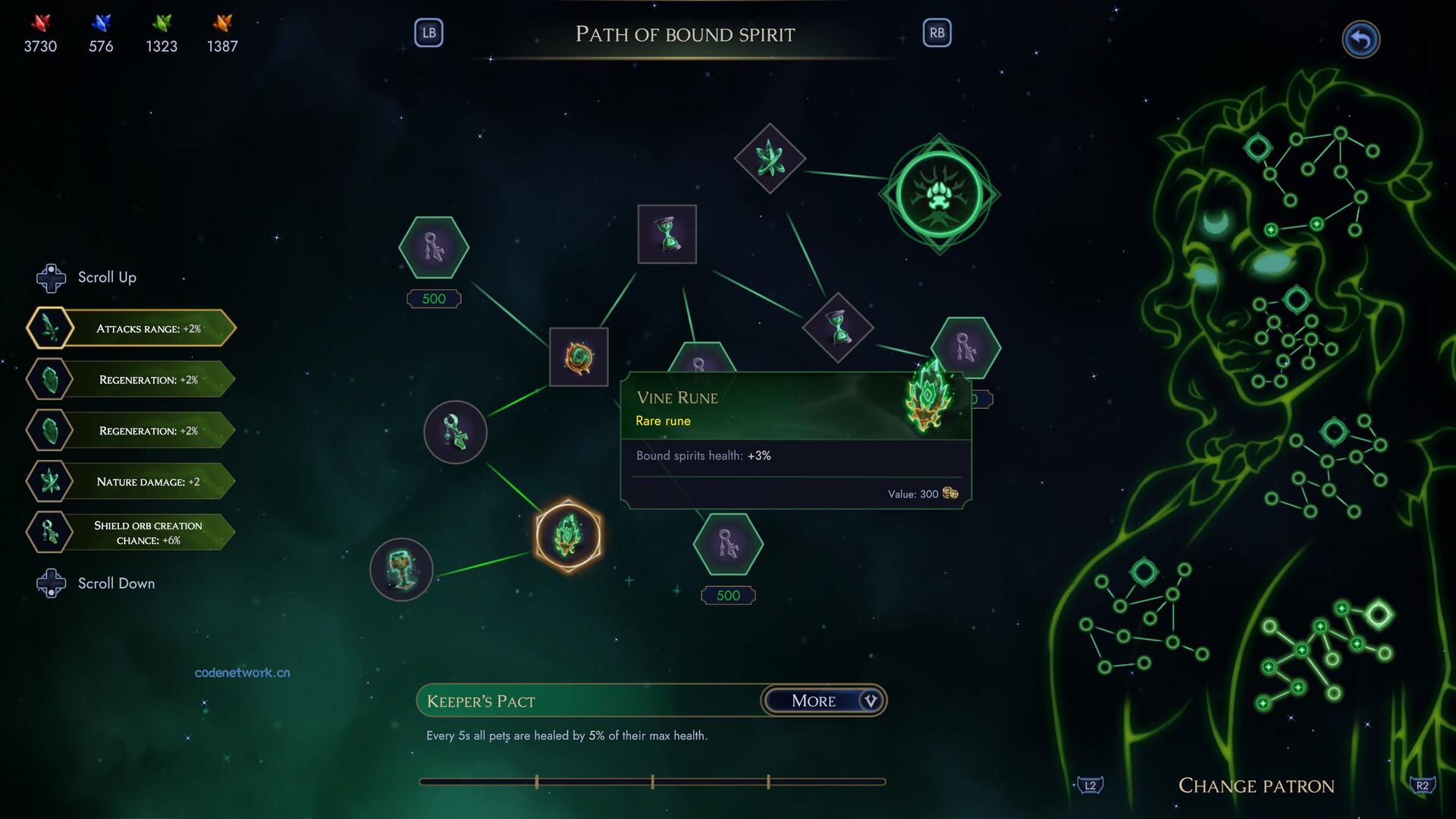Select the highlighted Vine Rune node
Image resolution: width=1456 pixels, height=819 pixels.
568,535
